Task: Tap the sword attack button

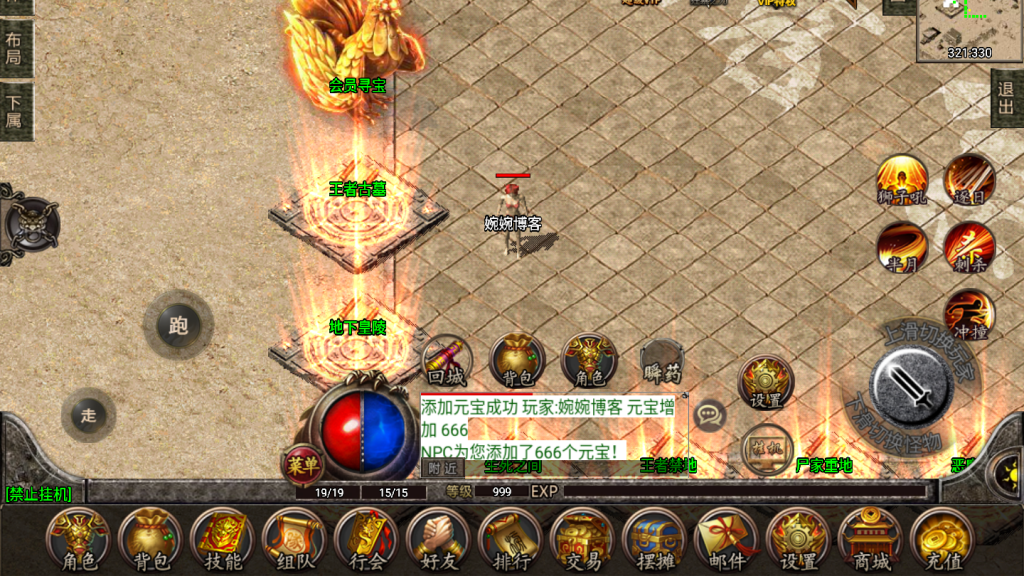Action: tap(909, 385)
